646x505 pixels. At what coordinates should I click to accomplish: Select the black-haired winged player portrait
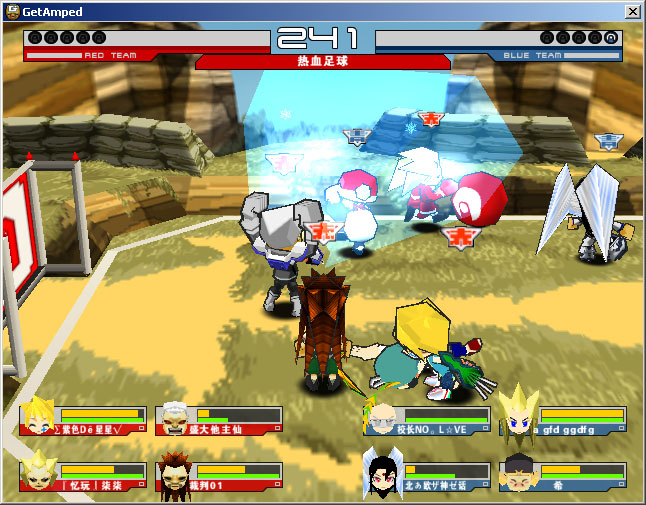pos(382,472)
